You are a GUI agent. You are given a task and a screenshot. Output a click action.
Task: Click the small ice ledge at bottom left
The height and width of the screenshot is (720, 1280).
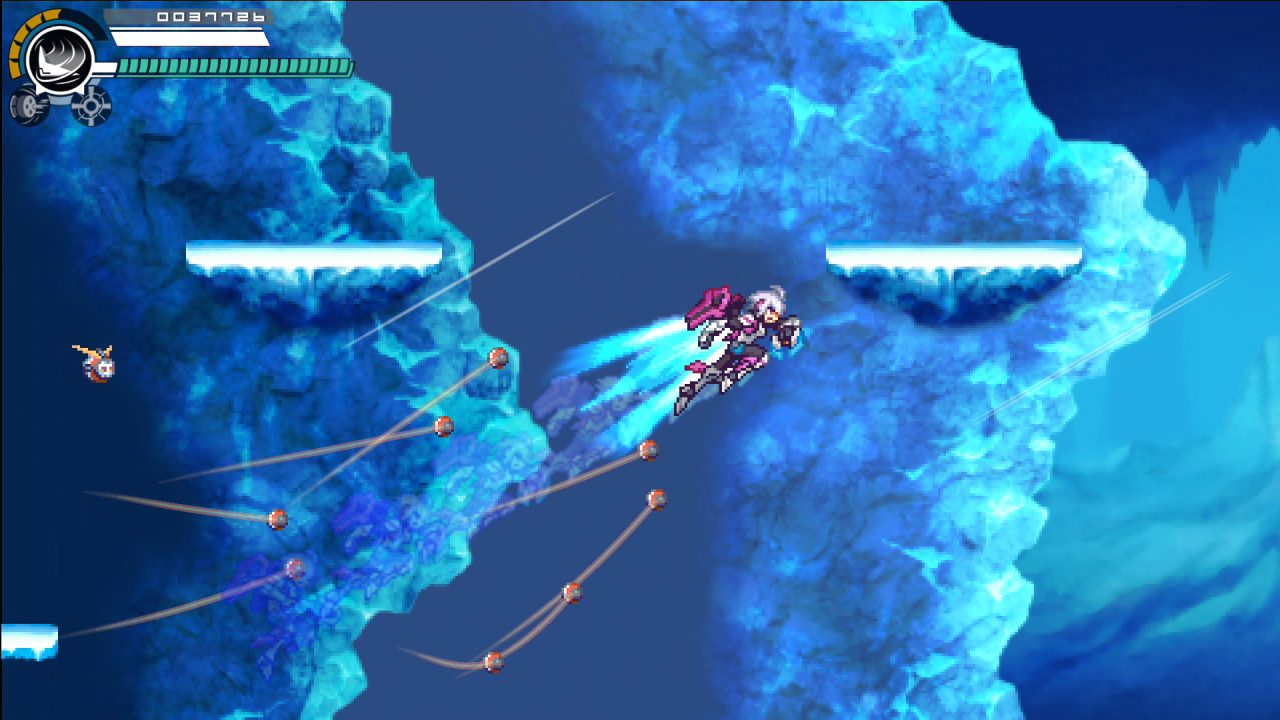pos(30,640)
